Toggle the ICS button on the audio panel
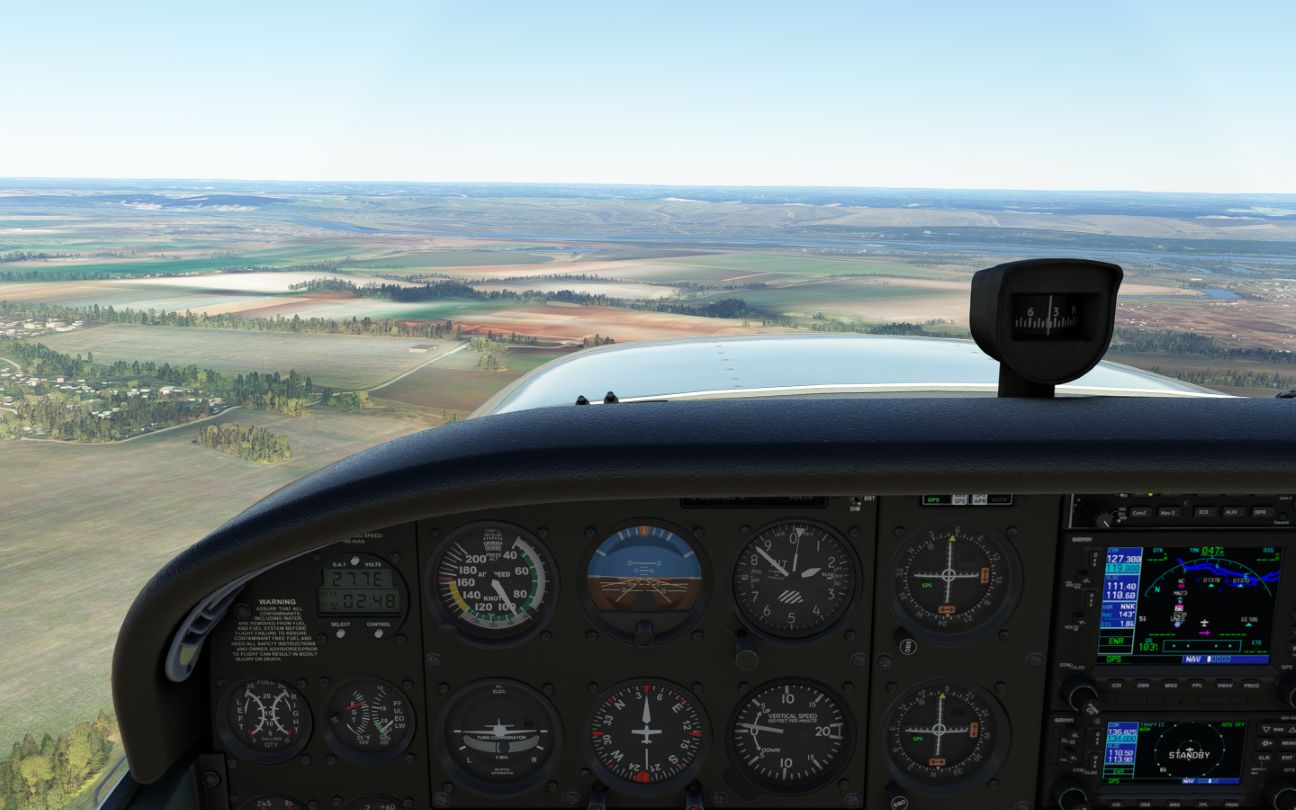 1202,513
